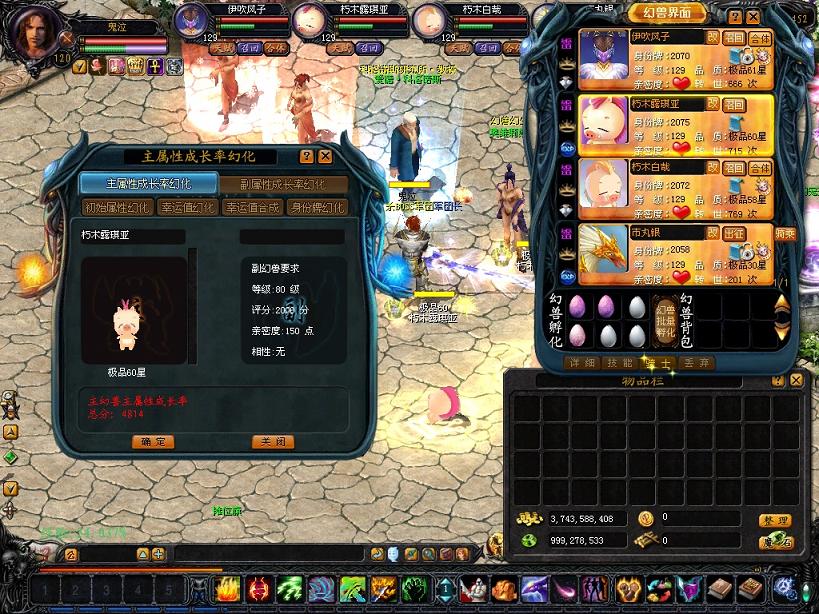This screenshot has height=614, width=819.
Task: Recall pet 朽木露琪亚 with 召回
Action: (735, 102)
